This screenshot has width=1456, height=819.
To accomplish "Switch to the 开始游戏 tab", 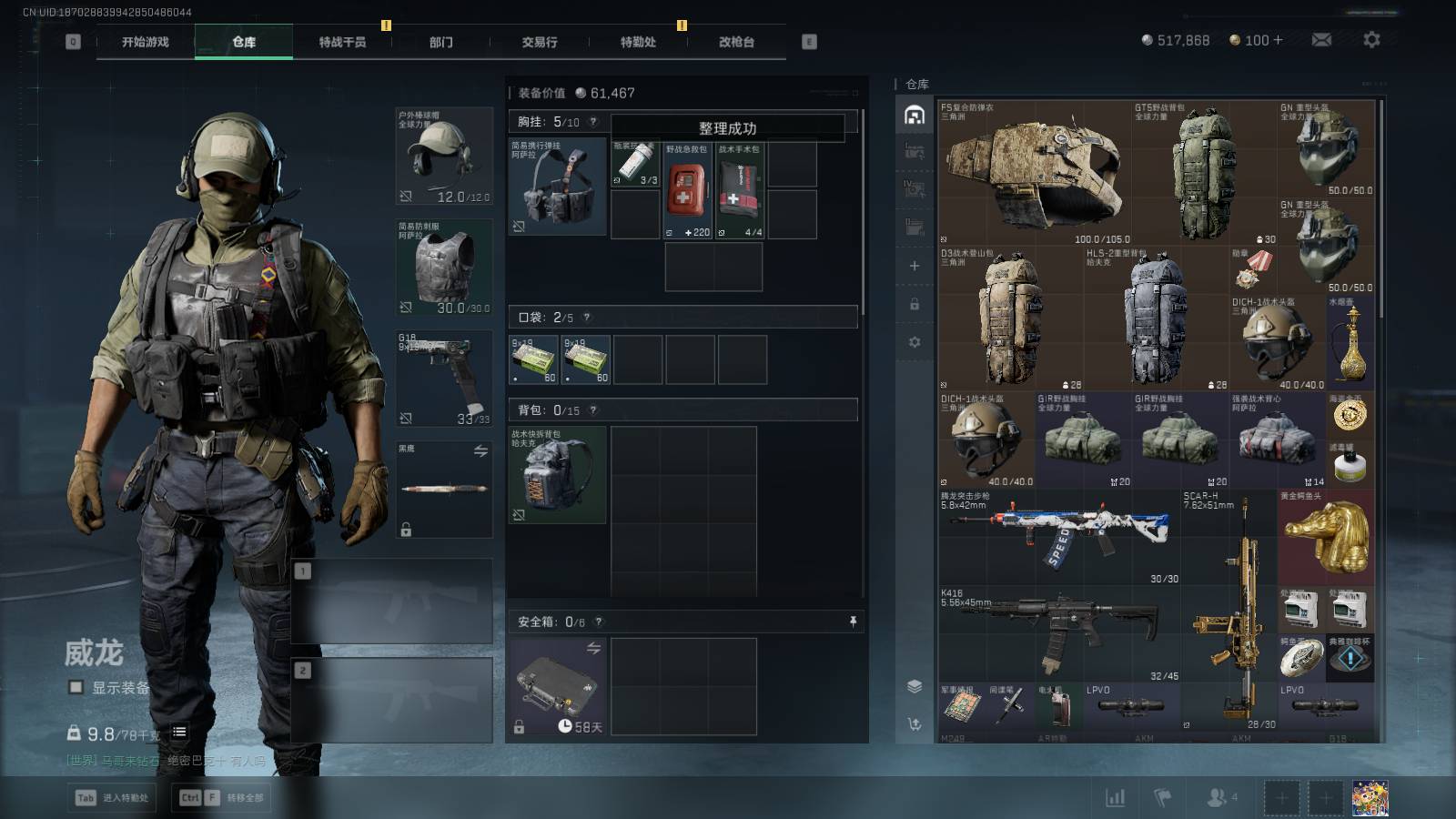I will point(146,42).
